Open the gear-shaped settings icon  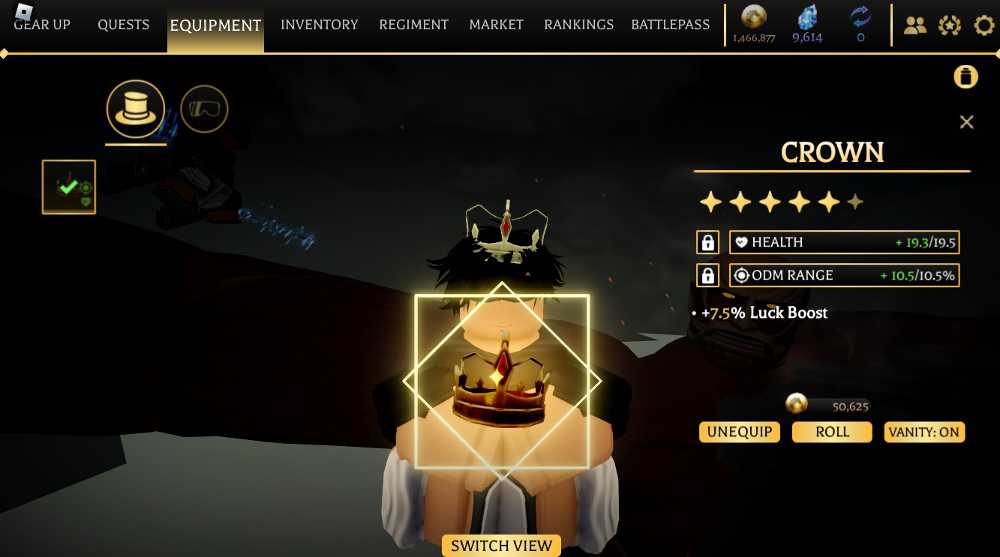(x=984, y=25)
